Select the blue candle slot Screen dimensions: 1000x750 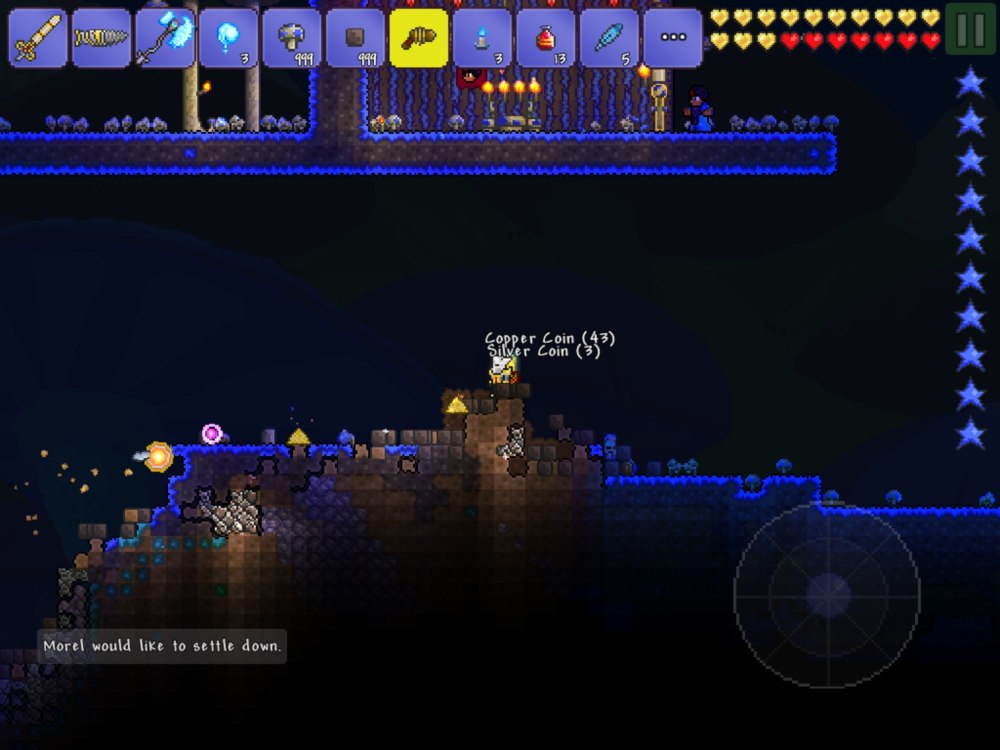[x=482, y=38]
